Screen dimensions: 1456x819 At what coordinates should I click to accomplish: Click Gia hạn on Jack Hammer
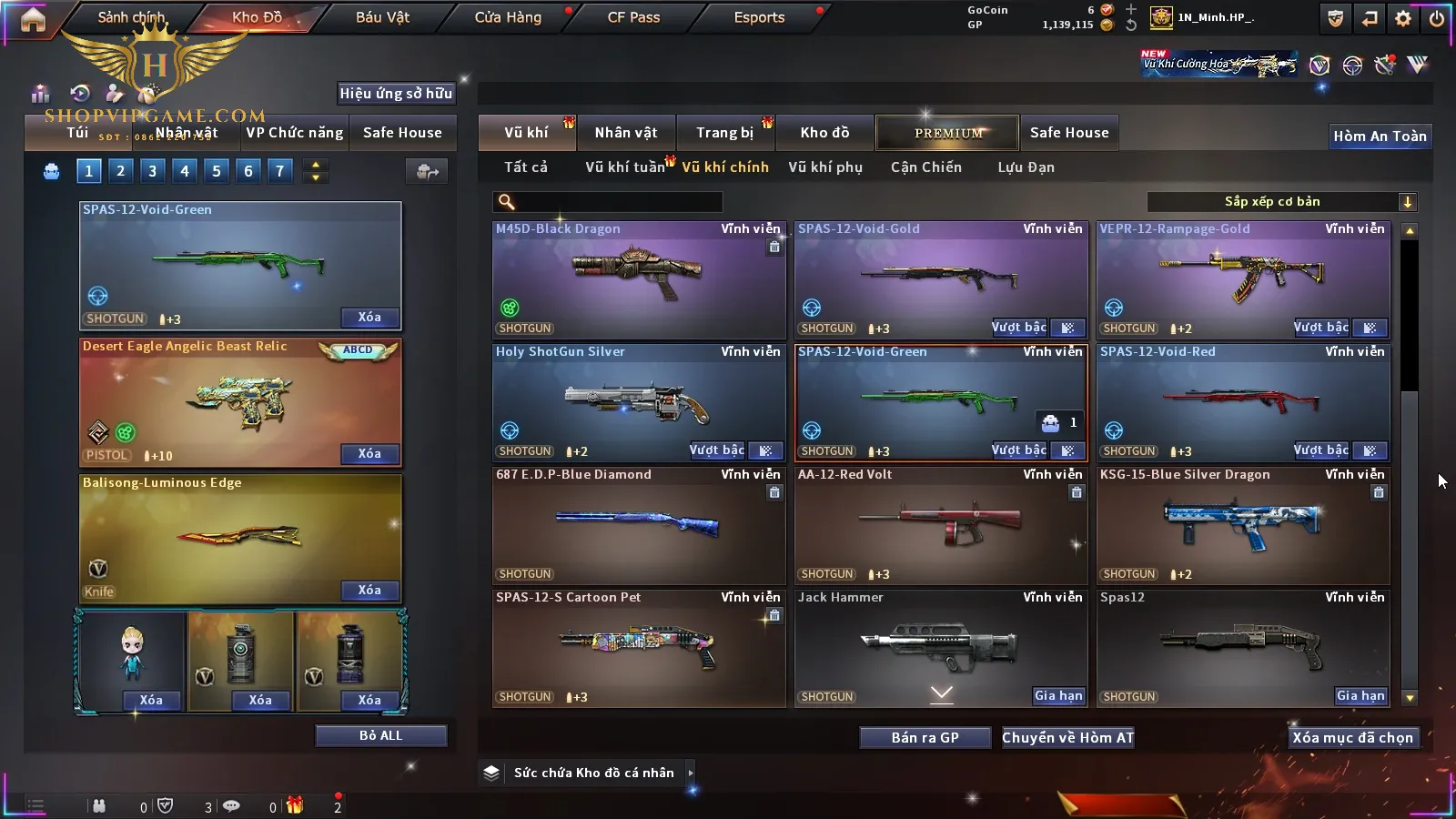tap(1058, 696)
